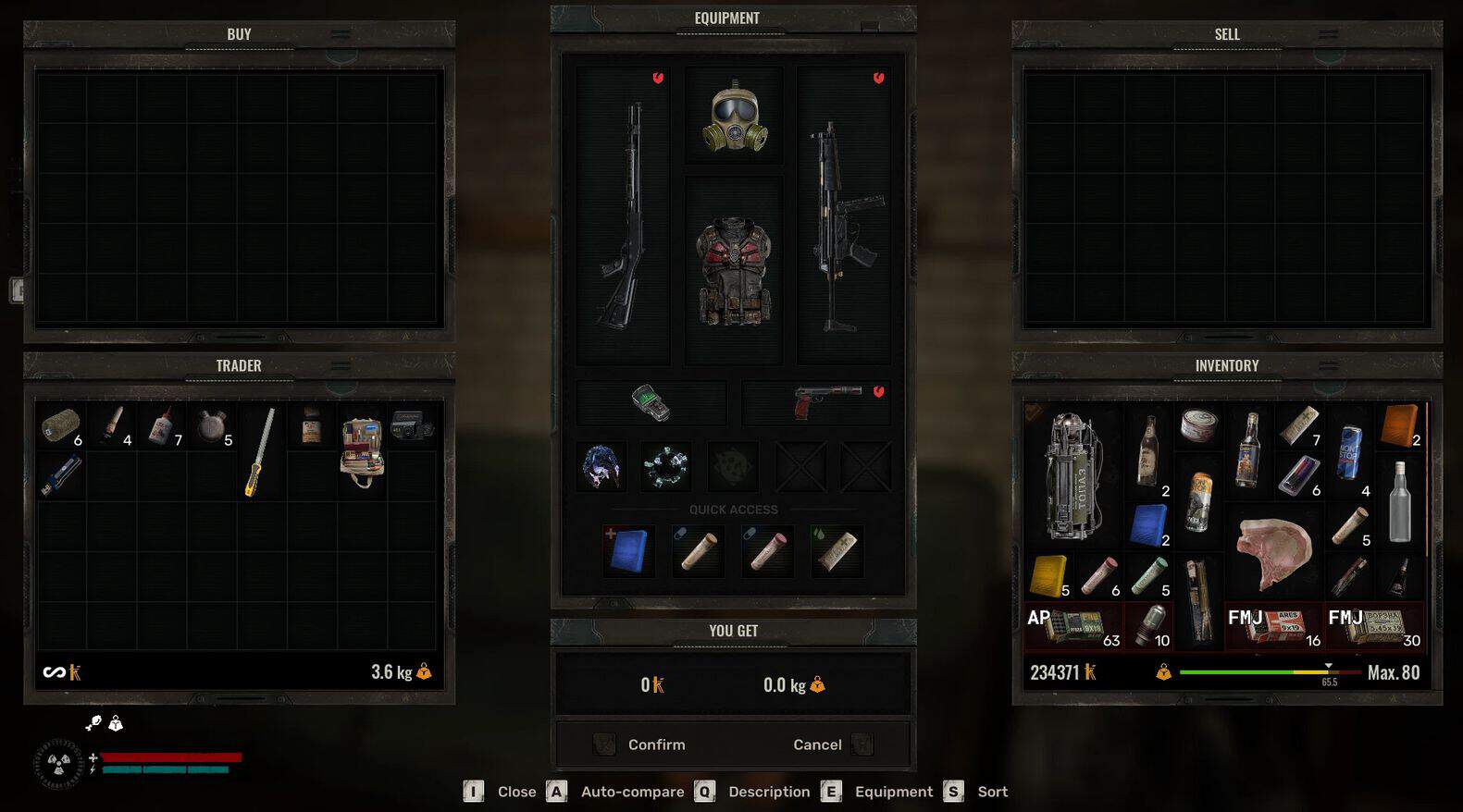Select the FMJ 5.45x39 ammo box
The height and width of the screenshot is (812, 1463).
1374,626
